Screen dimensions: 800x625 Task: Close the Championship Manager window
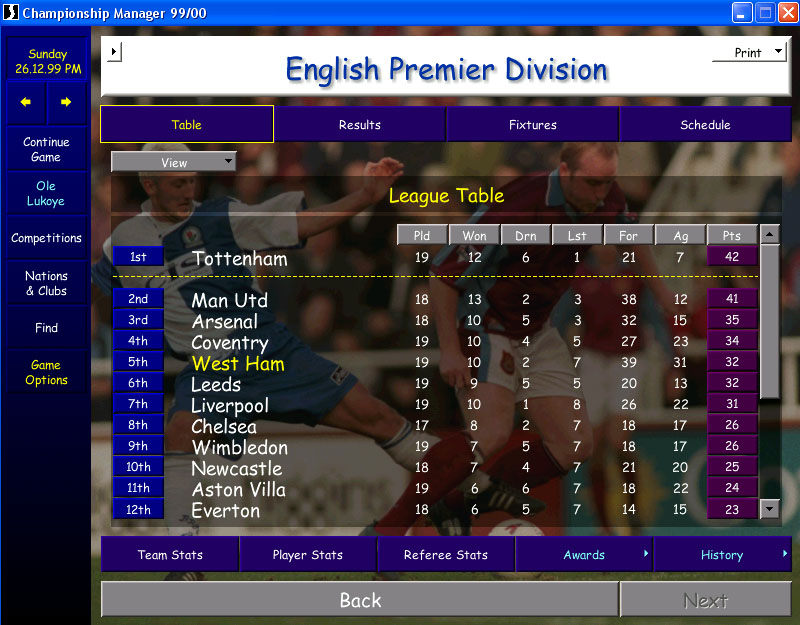coord(786,13)
